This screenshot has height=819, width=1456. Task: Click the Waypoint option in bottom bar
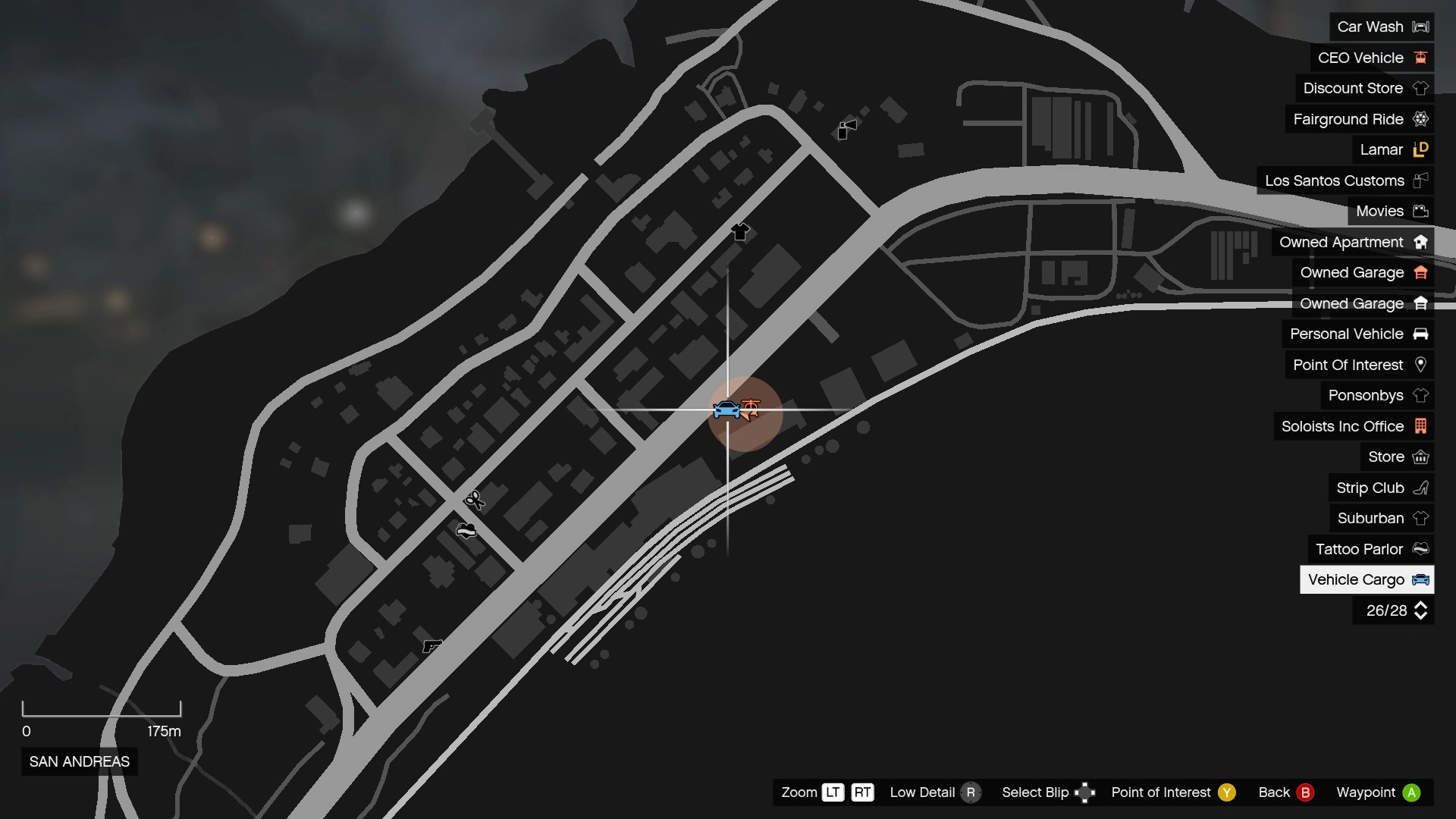pyautogui.click(x=1412, y=792)
